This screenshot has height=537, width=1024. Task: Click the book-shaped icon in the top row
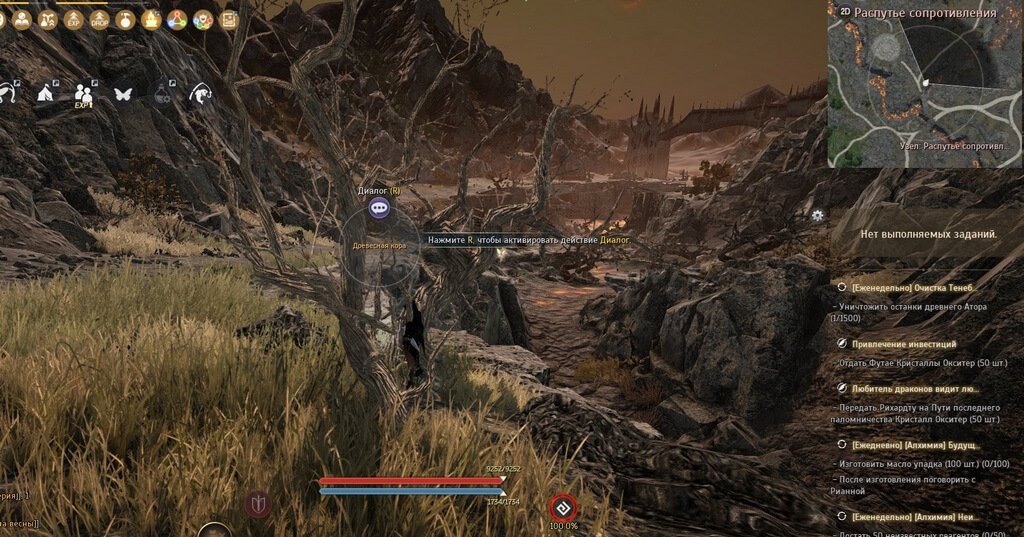coord(229,19)
